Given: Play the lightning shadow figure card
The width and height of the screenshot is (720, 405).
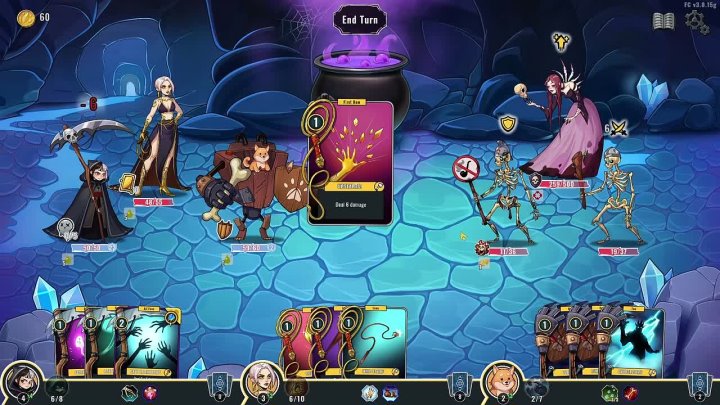Looking at the screenshot, I should (x=634, y=343).
